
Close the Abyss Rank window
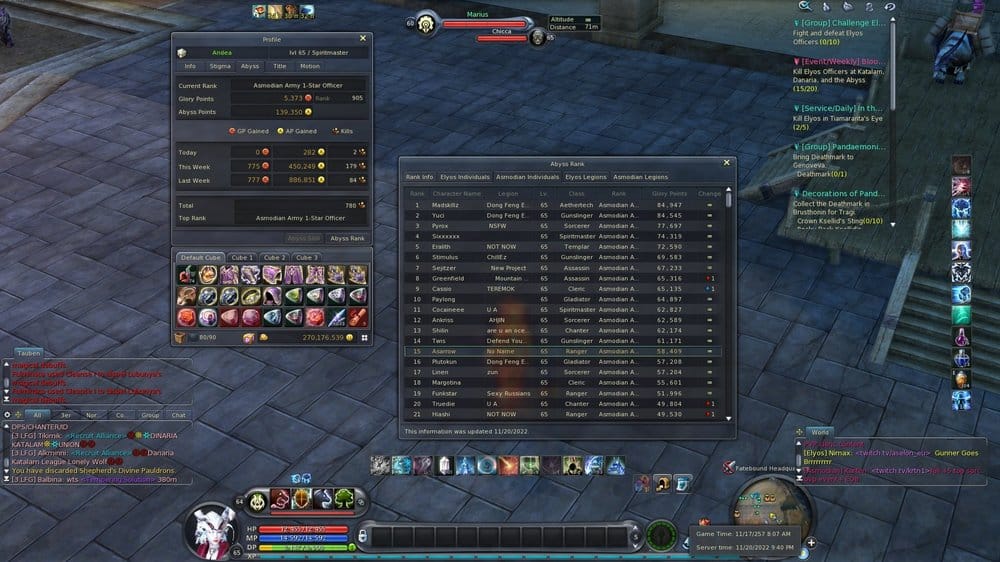(727, 162)
